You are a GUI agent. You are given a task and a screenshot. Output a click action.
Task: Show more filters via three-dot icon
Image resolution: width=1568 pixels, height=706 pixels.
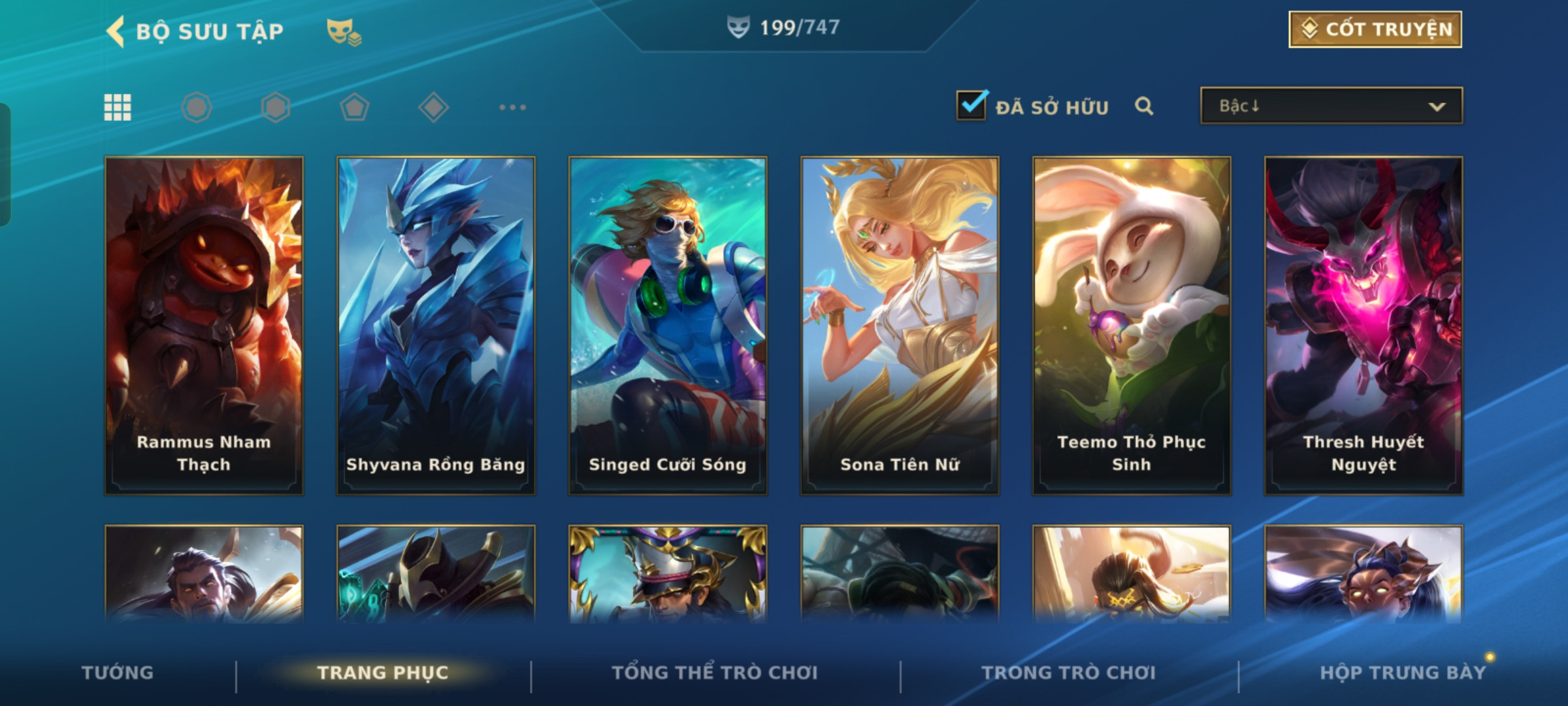coord(512,107)
